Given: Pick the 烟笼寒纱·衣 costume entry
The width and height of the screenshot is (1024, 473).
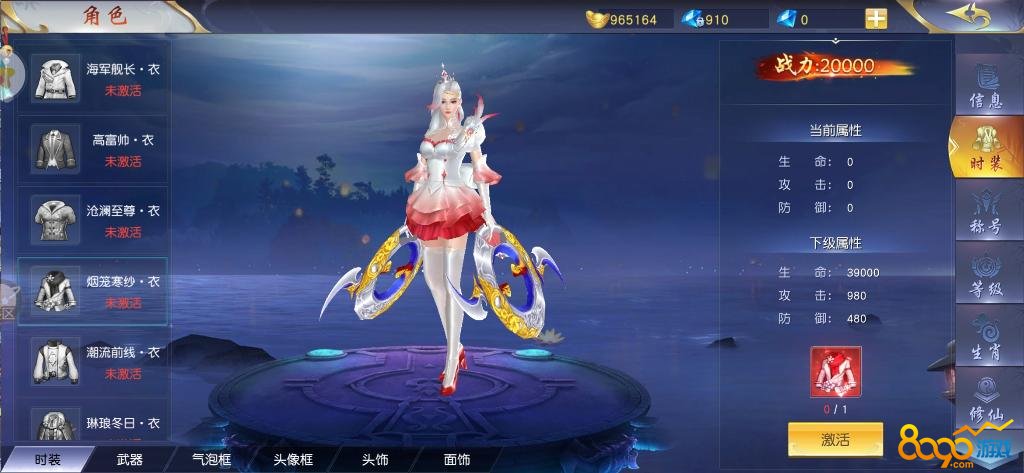Looking at the screenshot, I should (x=93, y=292).
